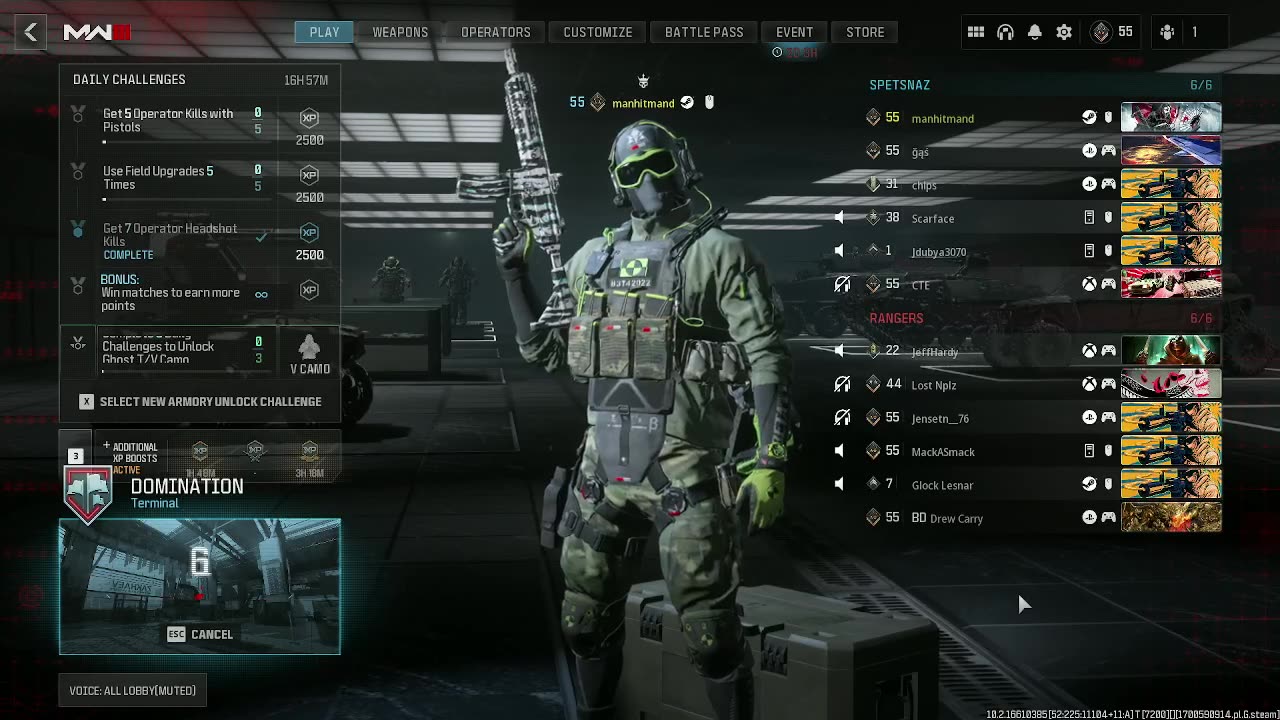Open the grid menu icon
1280x720 pixels.
[x=976, y=32]
